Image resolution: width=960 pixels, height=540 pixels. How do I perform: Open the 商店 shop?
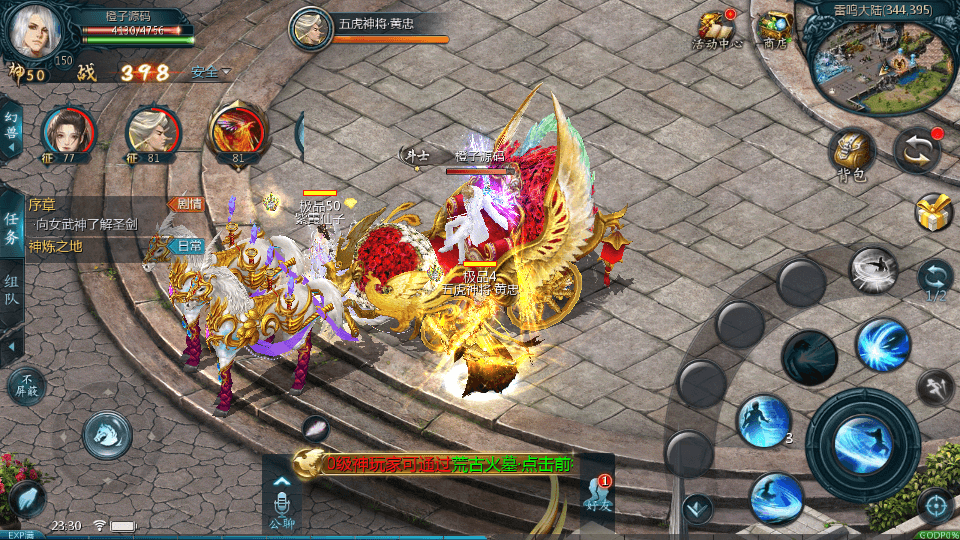click(x=774, y=29)
